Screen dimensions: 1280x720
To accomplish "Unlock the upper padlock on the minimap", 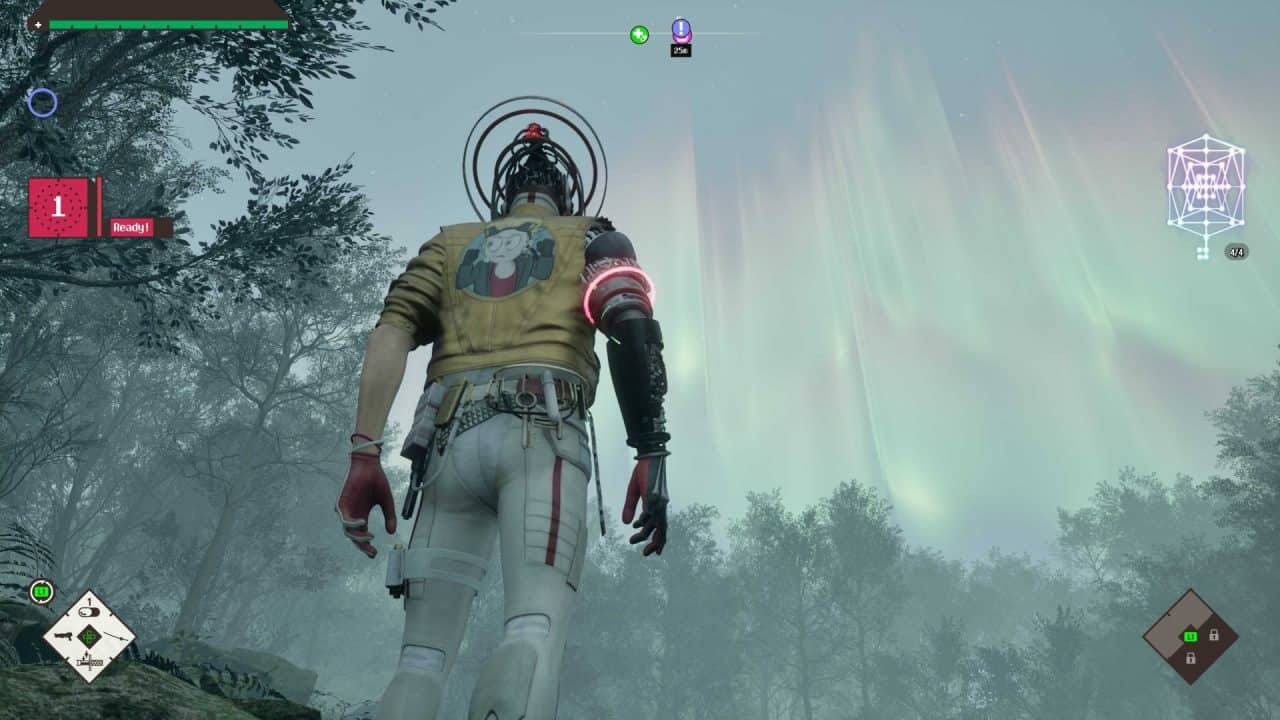I will [1214, 635].
